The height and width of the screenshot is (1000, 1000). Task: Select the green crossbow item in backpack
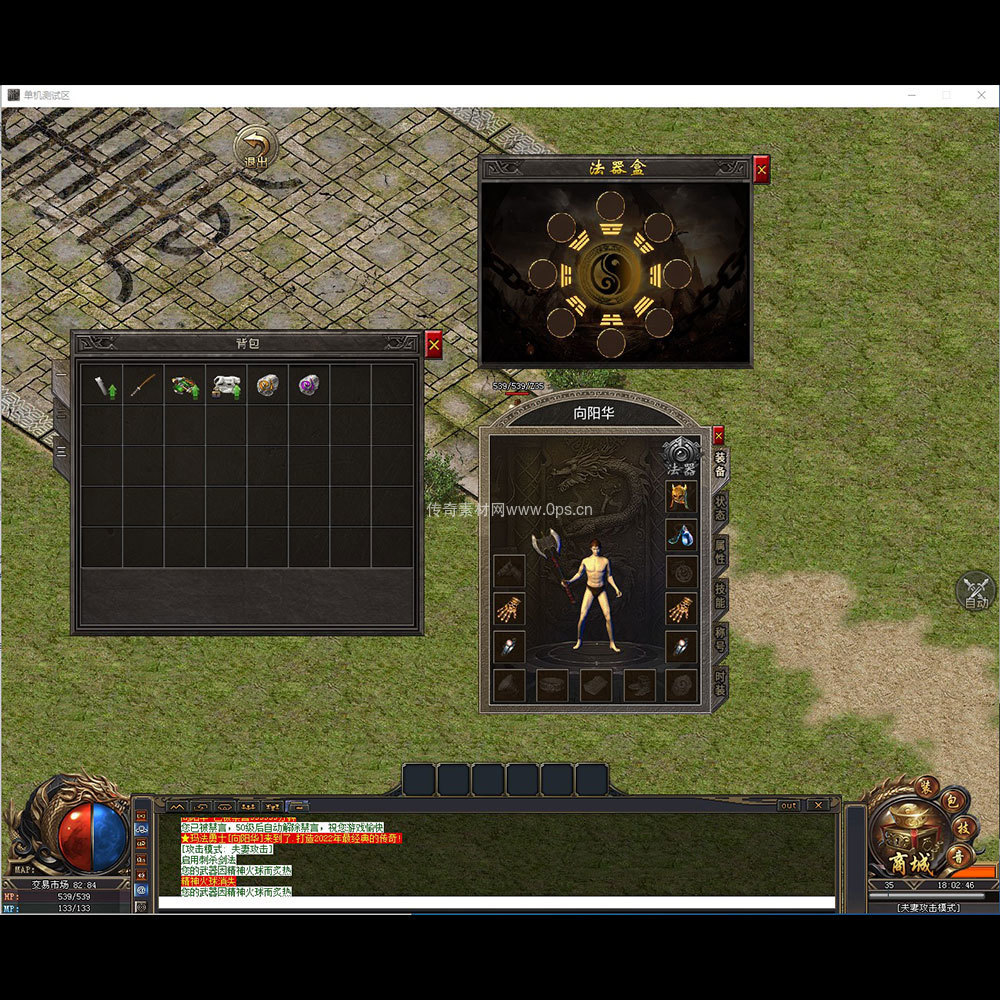184,386
